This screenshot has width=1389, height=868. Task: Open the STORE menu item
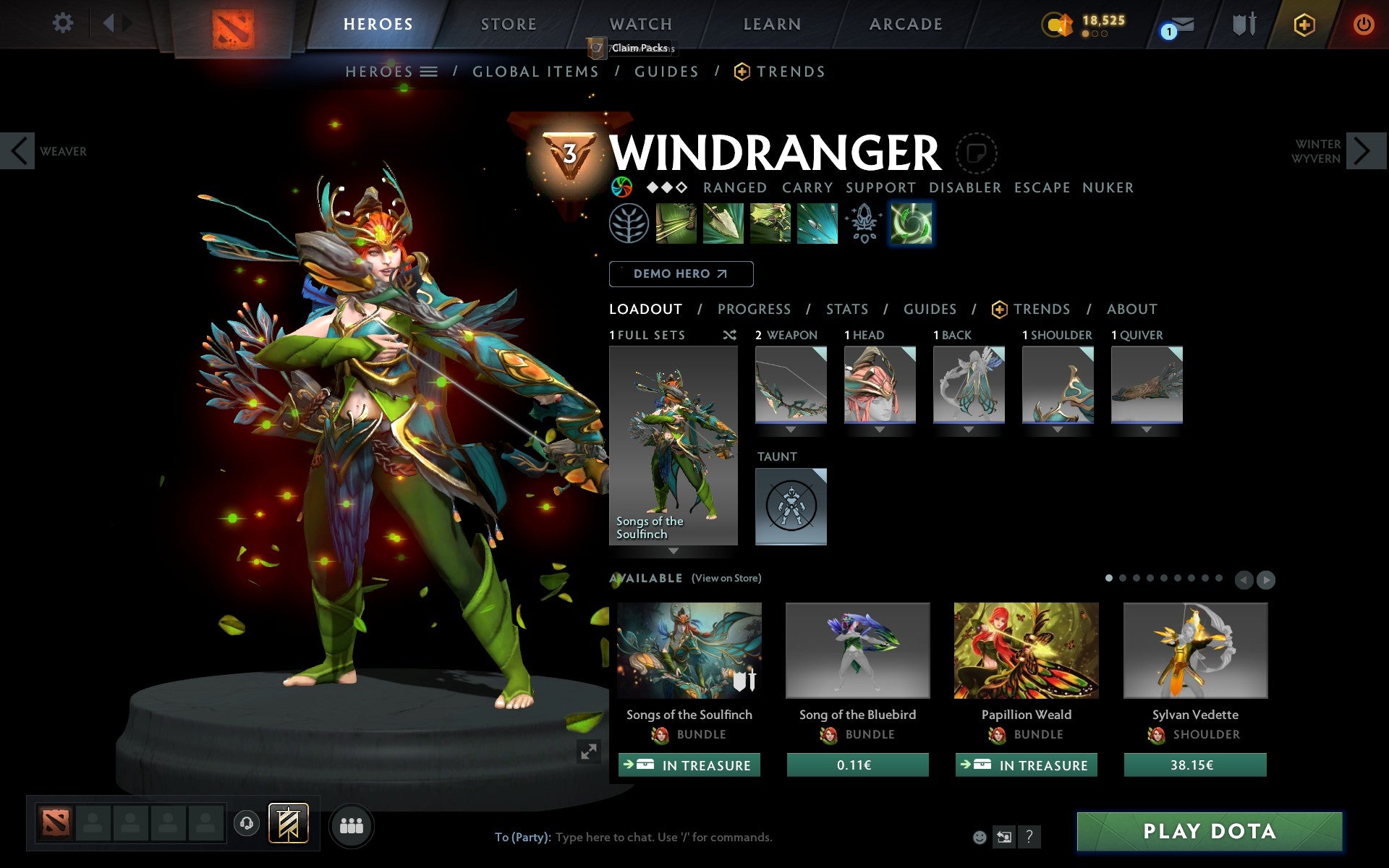[x=508, y=24]
